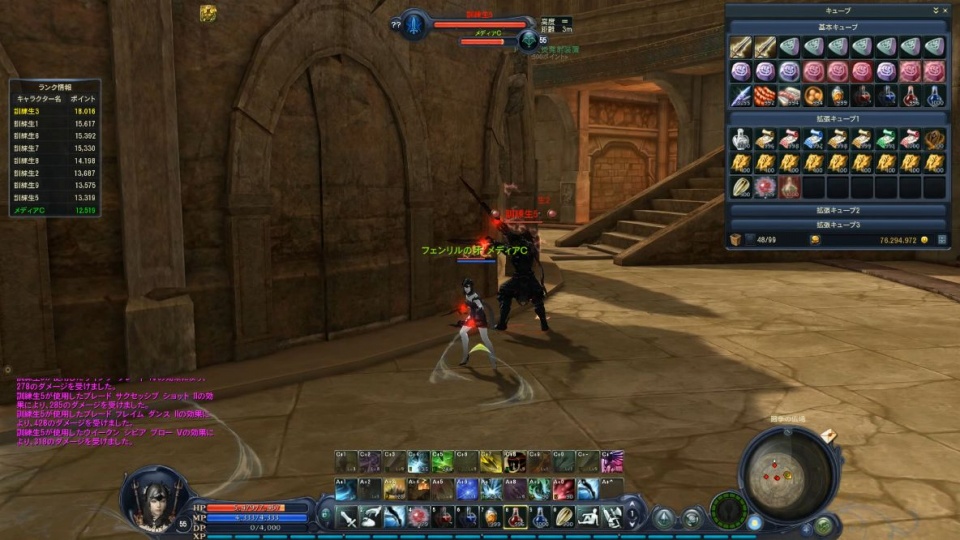Expand the 拡張キューブ3 section
Viewport: 960px width, 540px height.
point(838,224)
